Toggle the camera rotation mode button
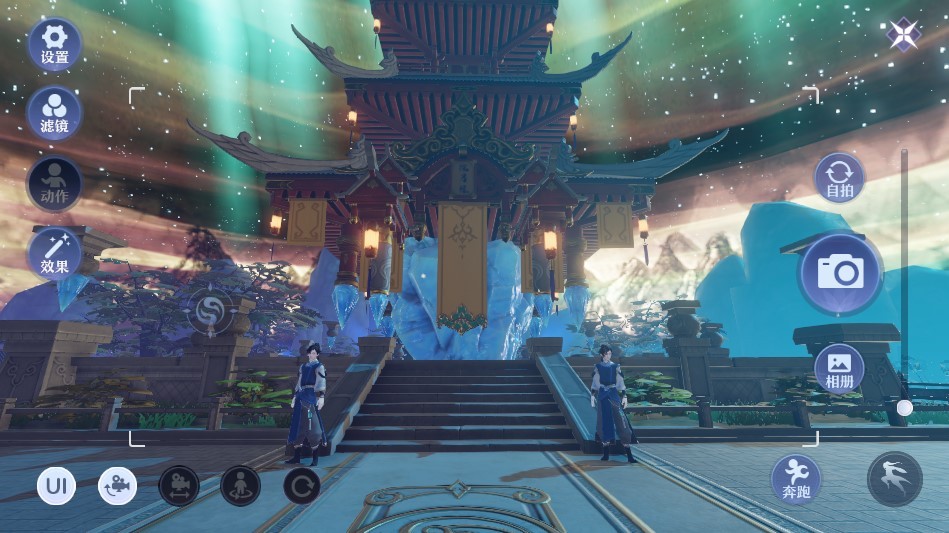Viewport: 949px width, 533px height. pyautogui.click(x=117, y=487)
